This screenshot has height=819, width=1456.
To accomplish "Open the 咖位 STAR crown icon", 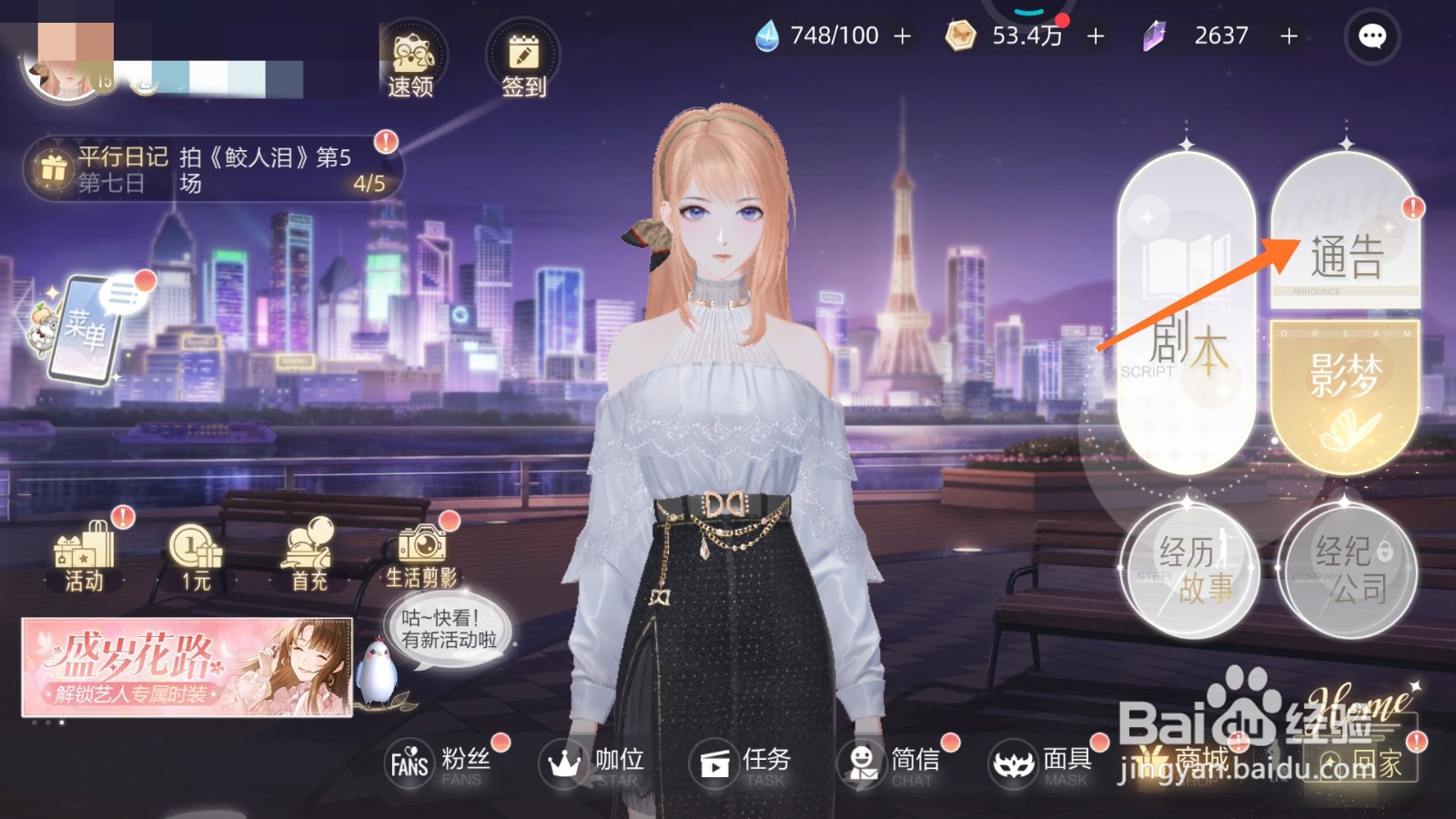I will (563, 762).
